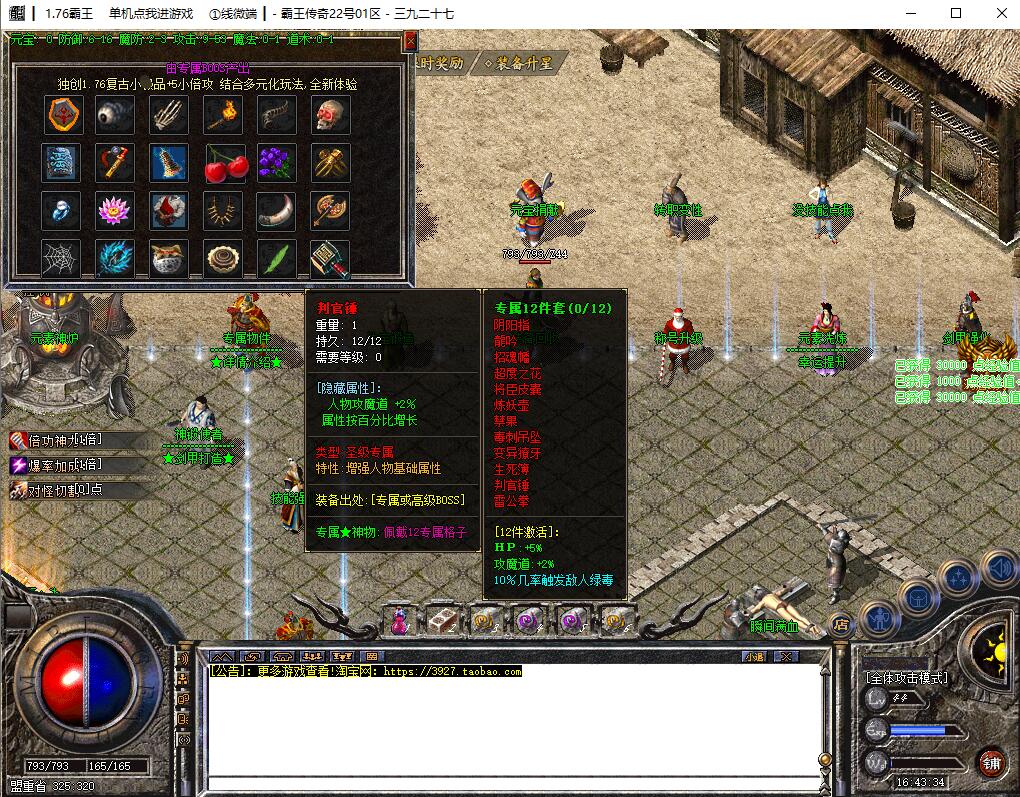Maximize the game window
The width and height of the screenshot is (1020, 797).
[956, 13]
